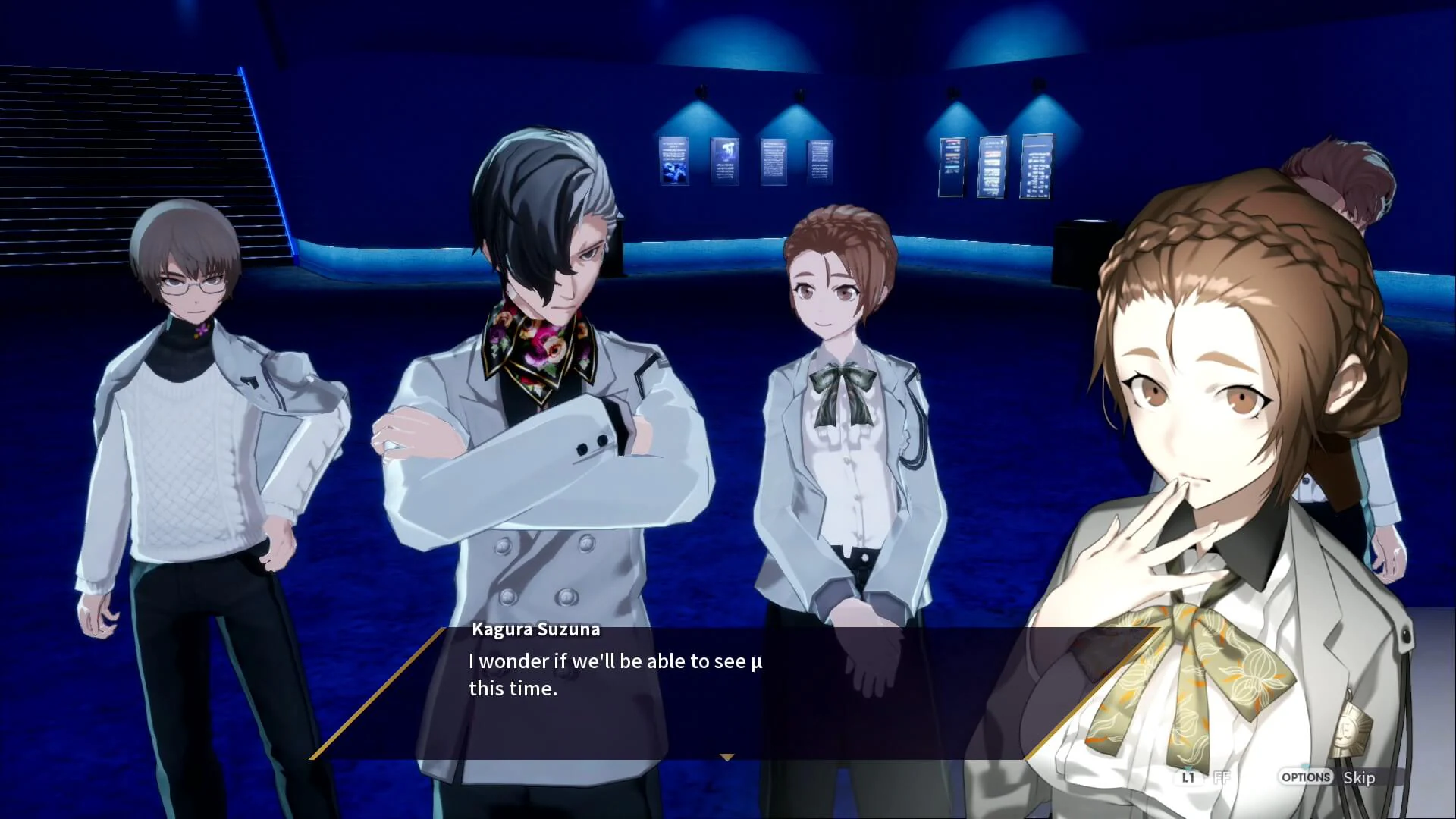Toggle the spotlight above the center posters
The image size is (1456, 819).
(799, 93)
